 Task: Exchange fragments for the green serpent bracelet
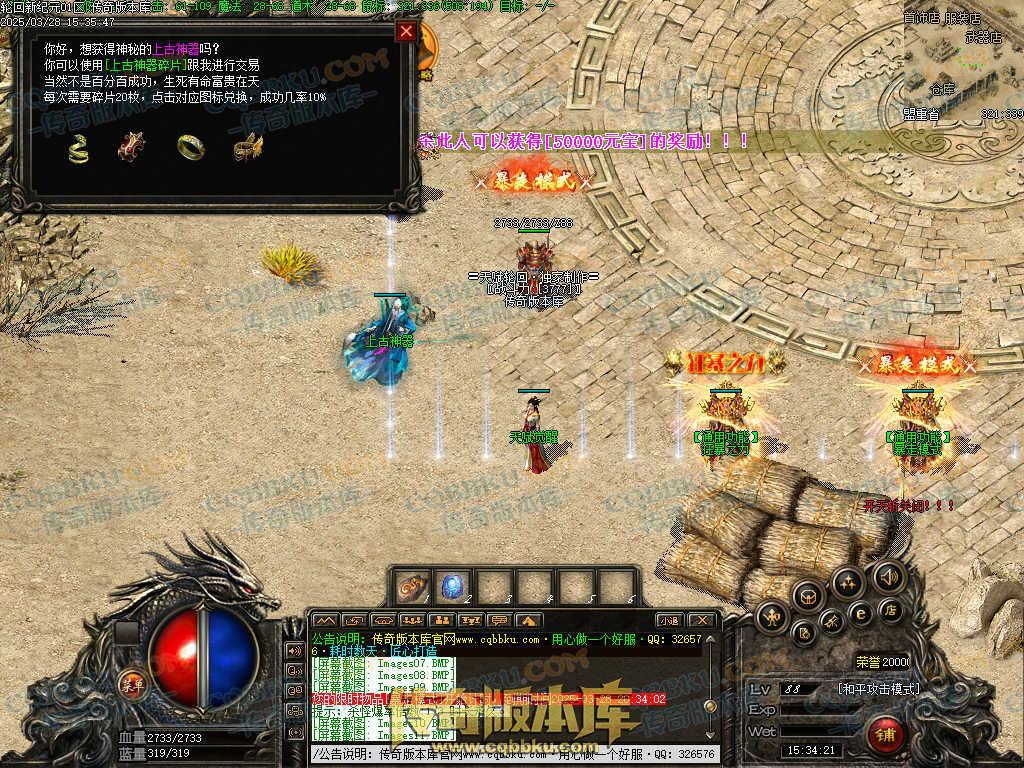click(78, 148)
